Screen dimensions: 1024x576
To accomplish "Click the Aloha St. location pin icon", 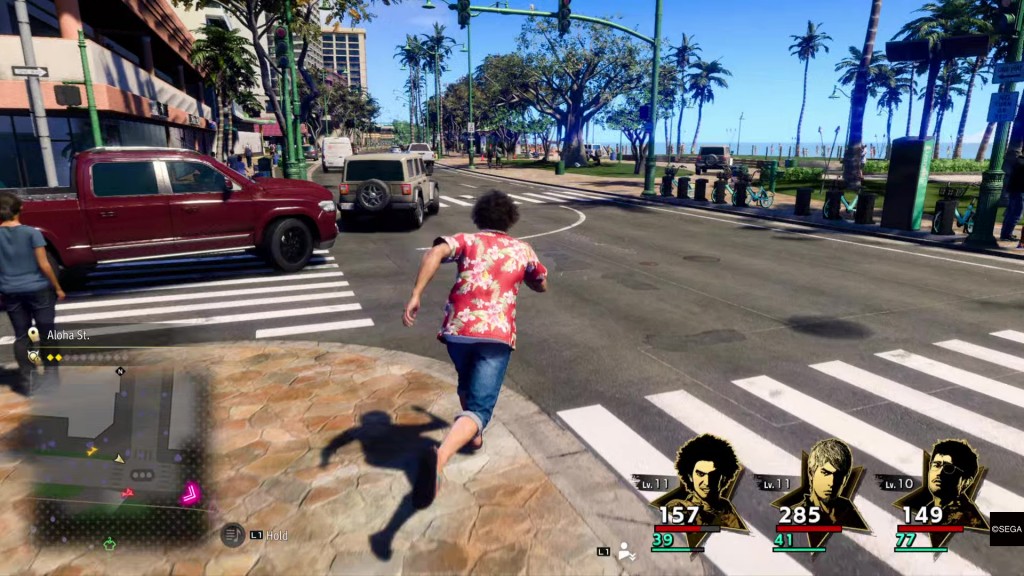I will click(34, 335).
